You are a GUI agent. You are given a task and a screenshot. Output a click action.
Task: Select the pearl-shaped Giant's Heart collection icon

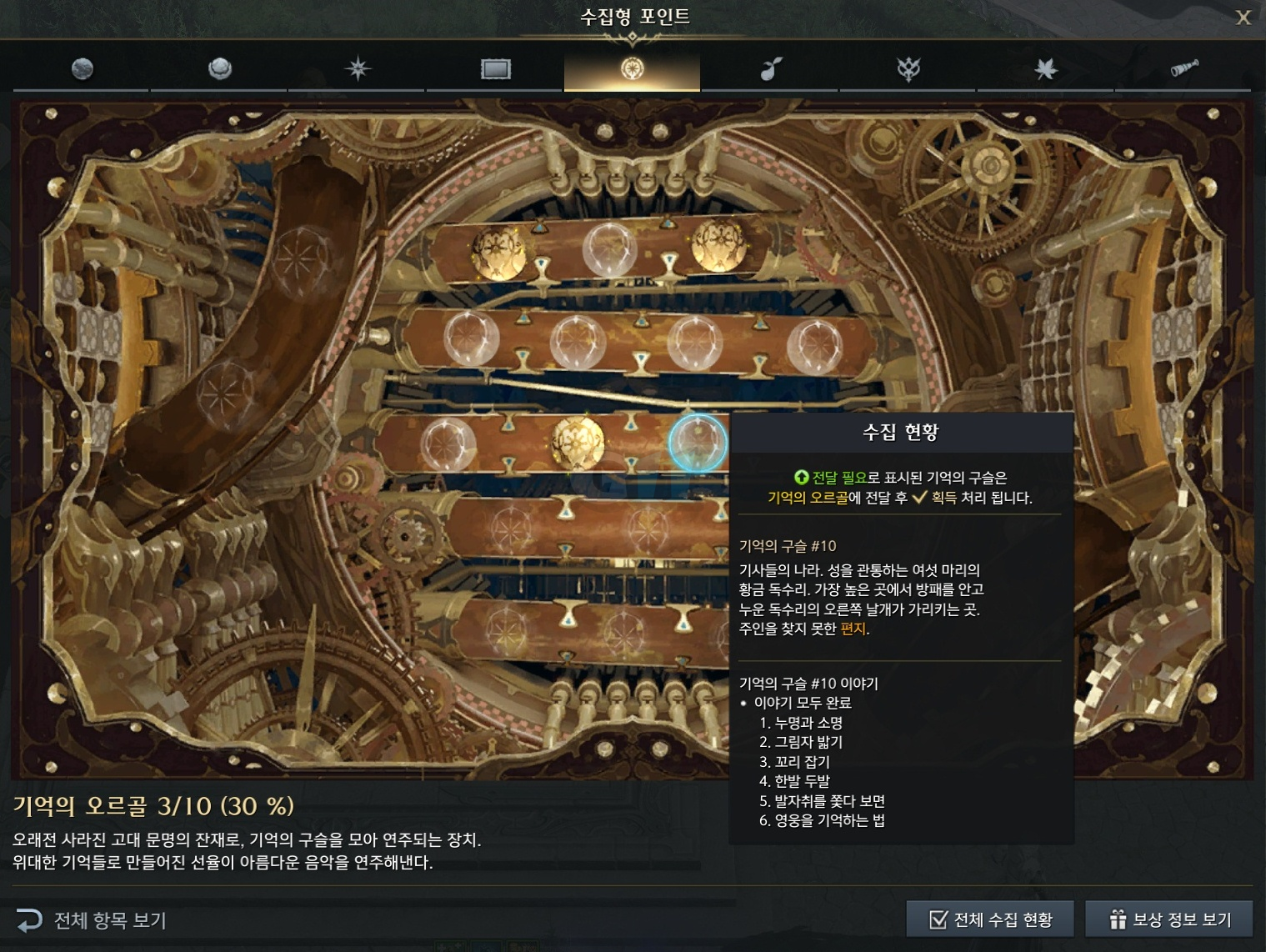click(218, 70)
